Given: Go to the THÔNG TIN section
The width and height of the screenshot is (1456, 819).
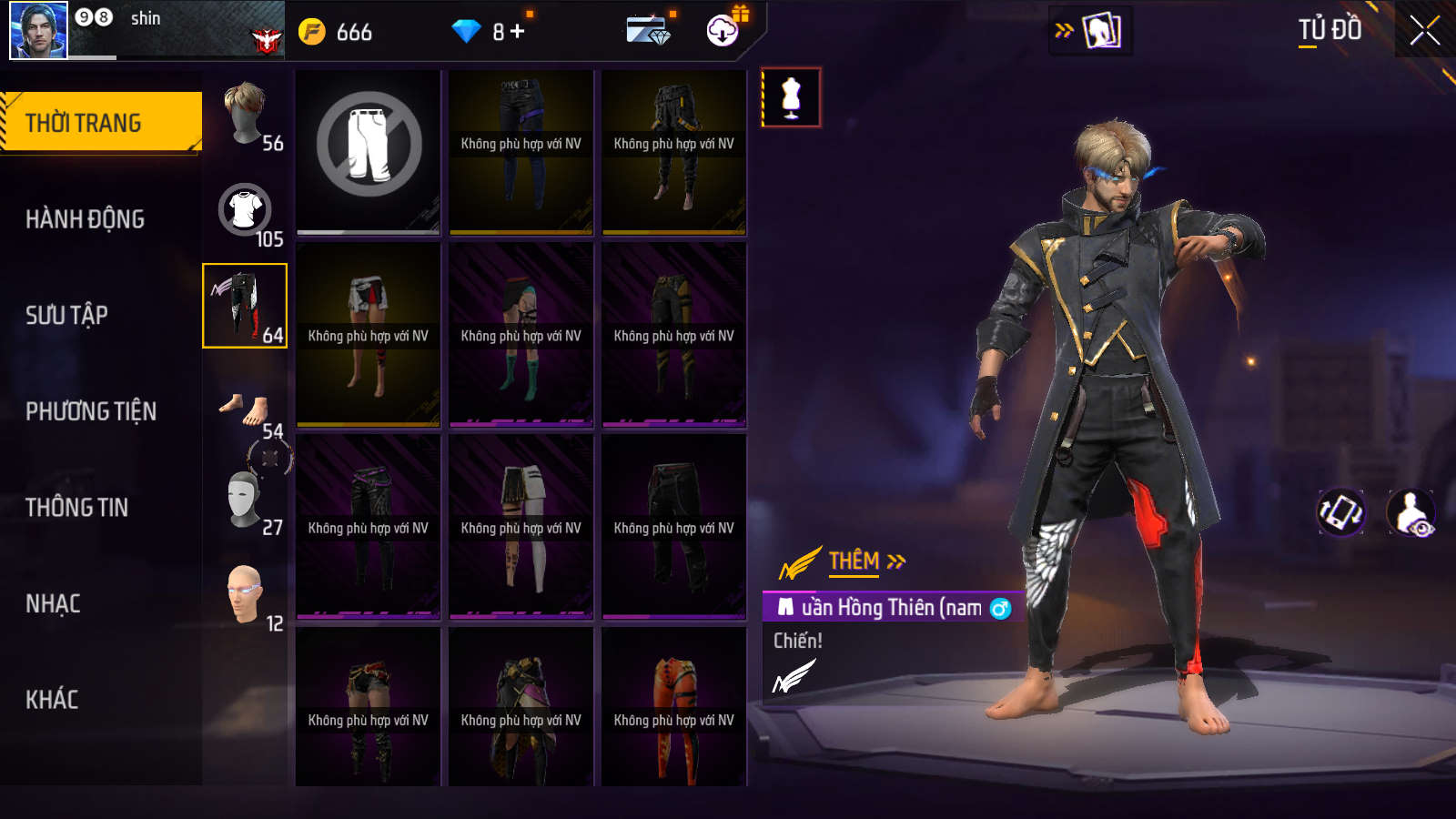Looking at the screenshot, I should [76, 508].
